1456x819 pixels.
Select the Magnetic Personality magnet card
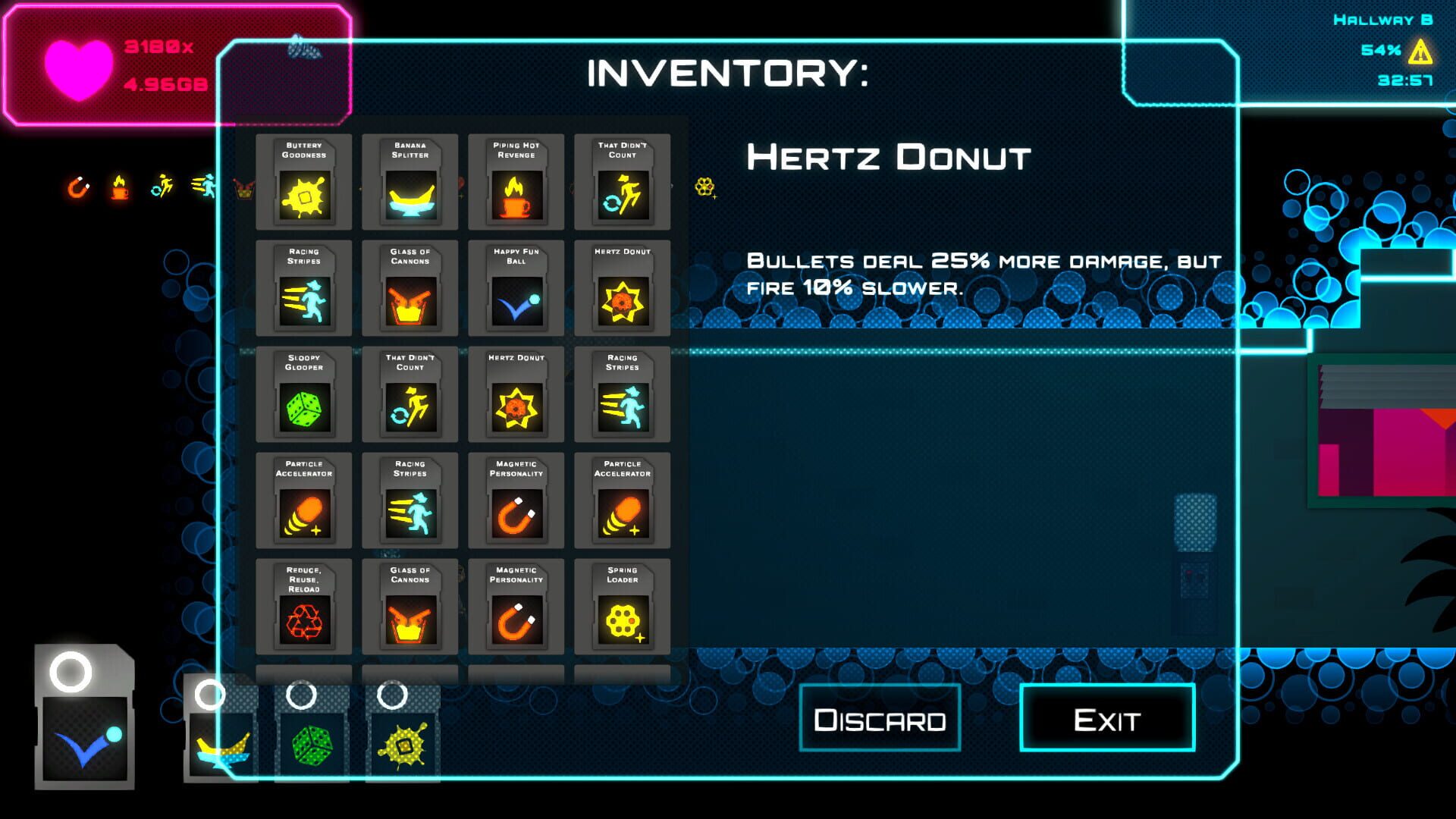pos(516,500)
